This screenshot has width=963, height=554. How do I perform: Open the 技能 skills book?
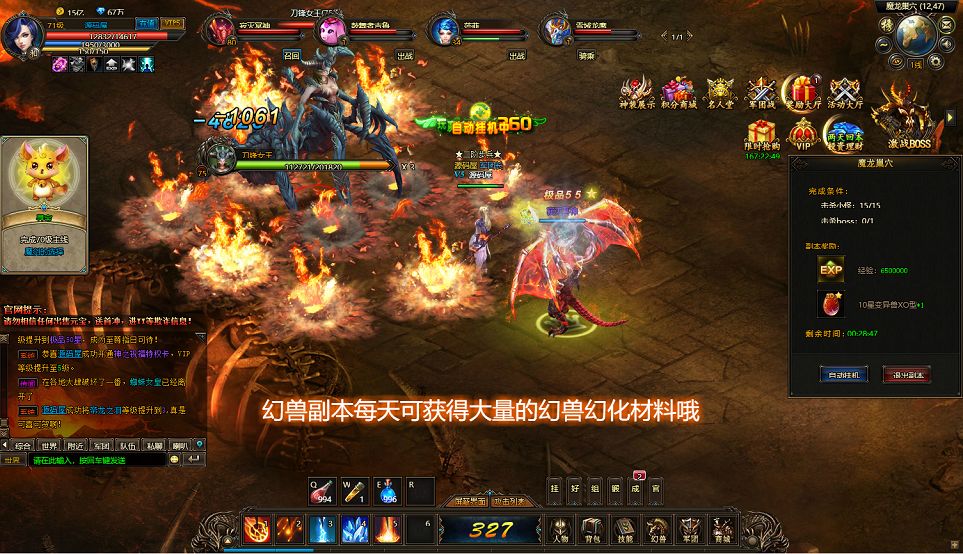(x=624, y=528)
